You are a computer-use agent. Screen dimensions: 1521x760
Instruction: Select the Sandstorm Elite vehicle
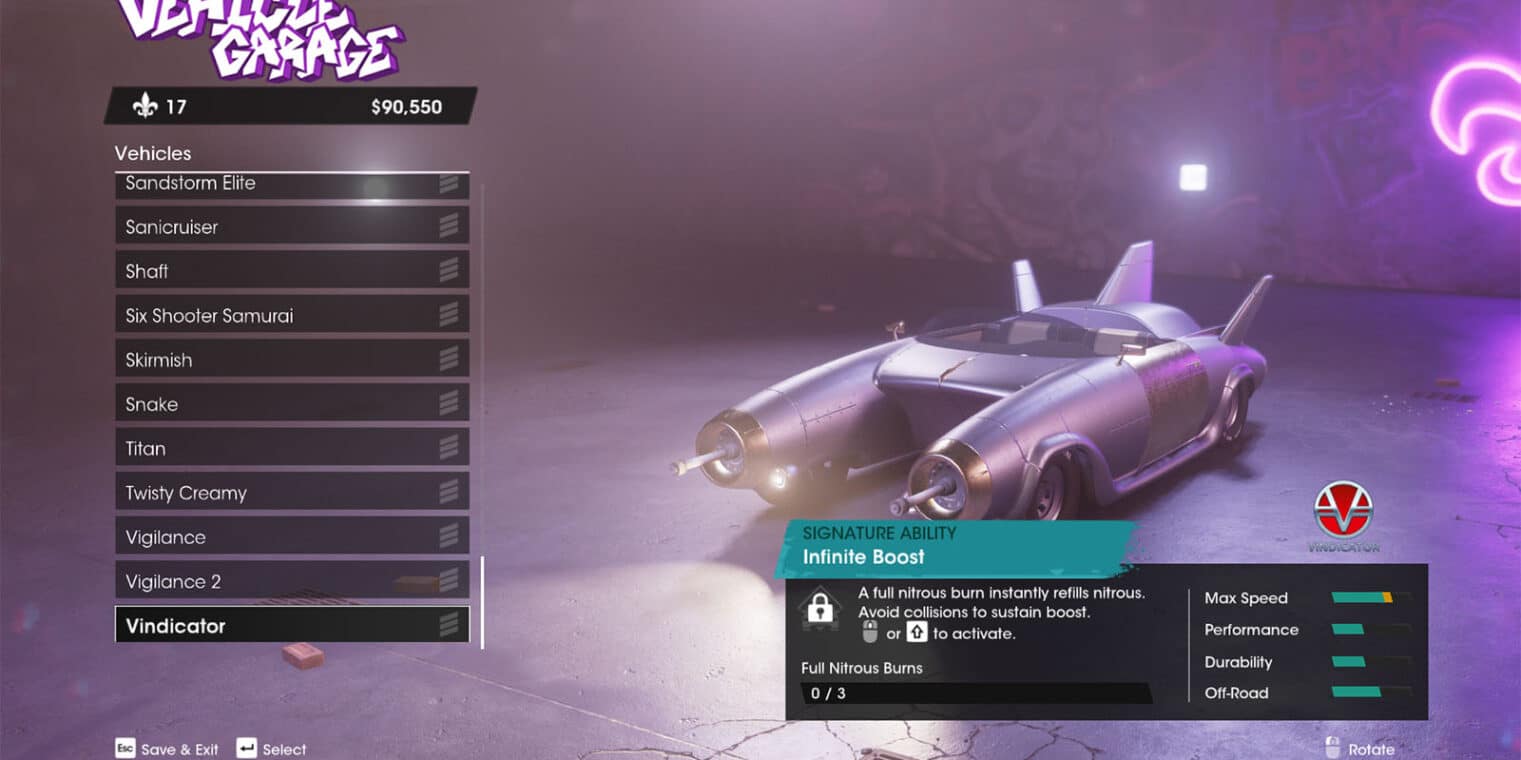tap(290, 184)
